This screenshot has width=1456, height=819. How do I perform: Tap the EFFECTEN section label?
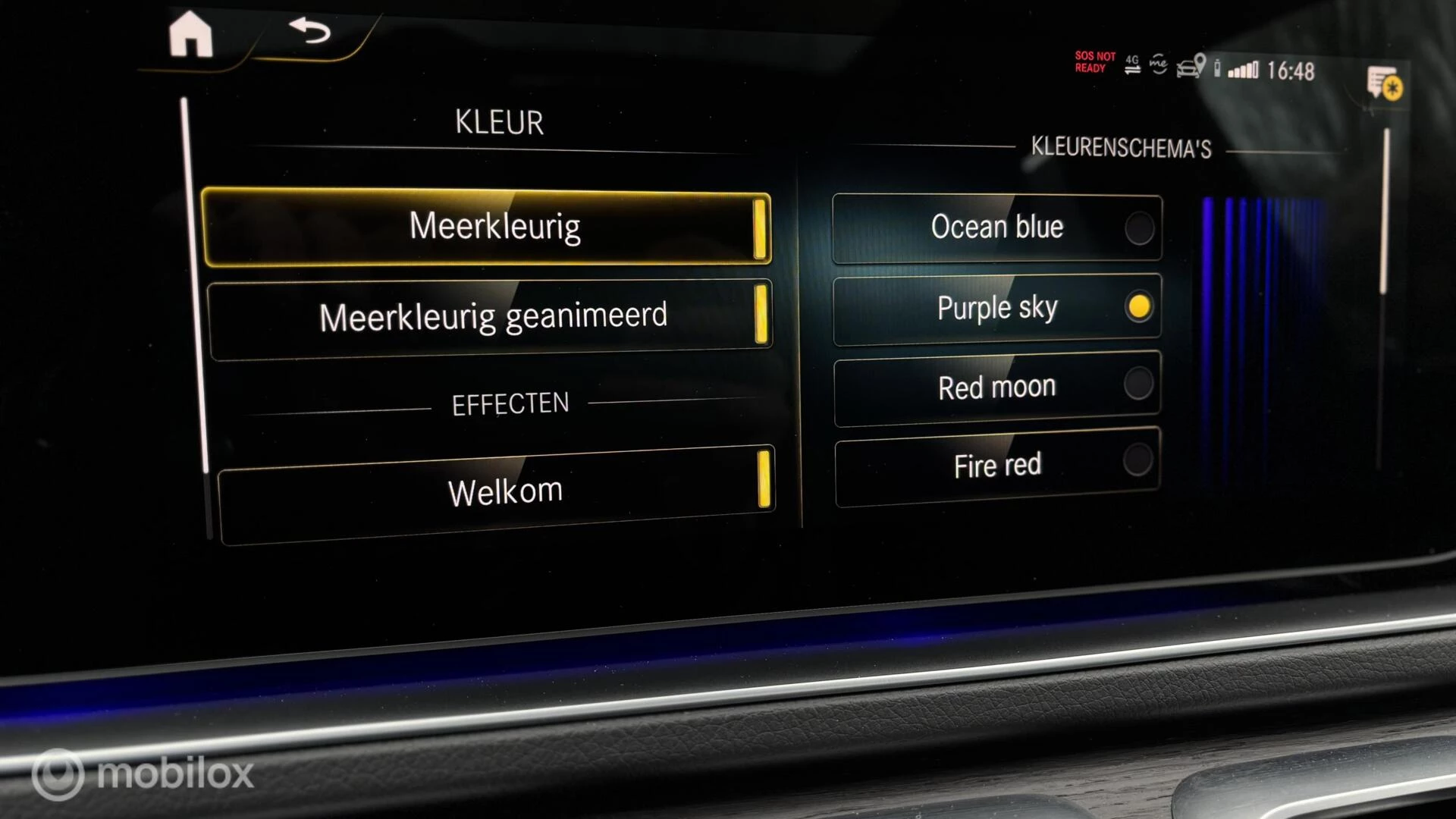(510, 403)
